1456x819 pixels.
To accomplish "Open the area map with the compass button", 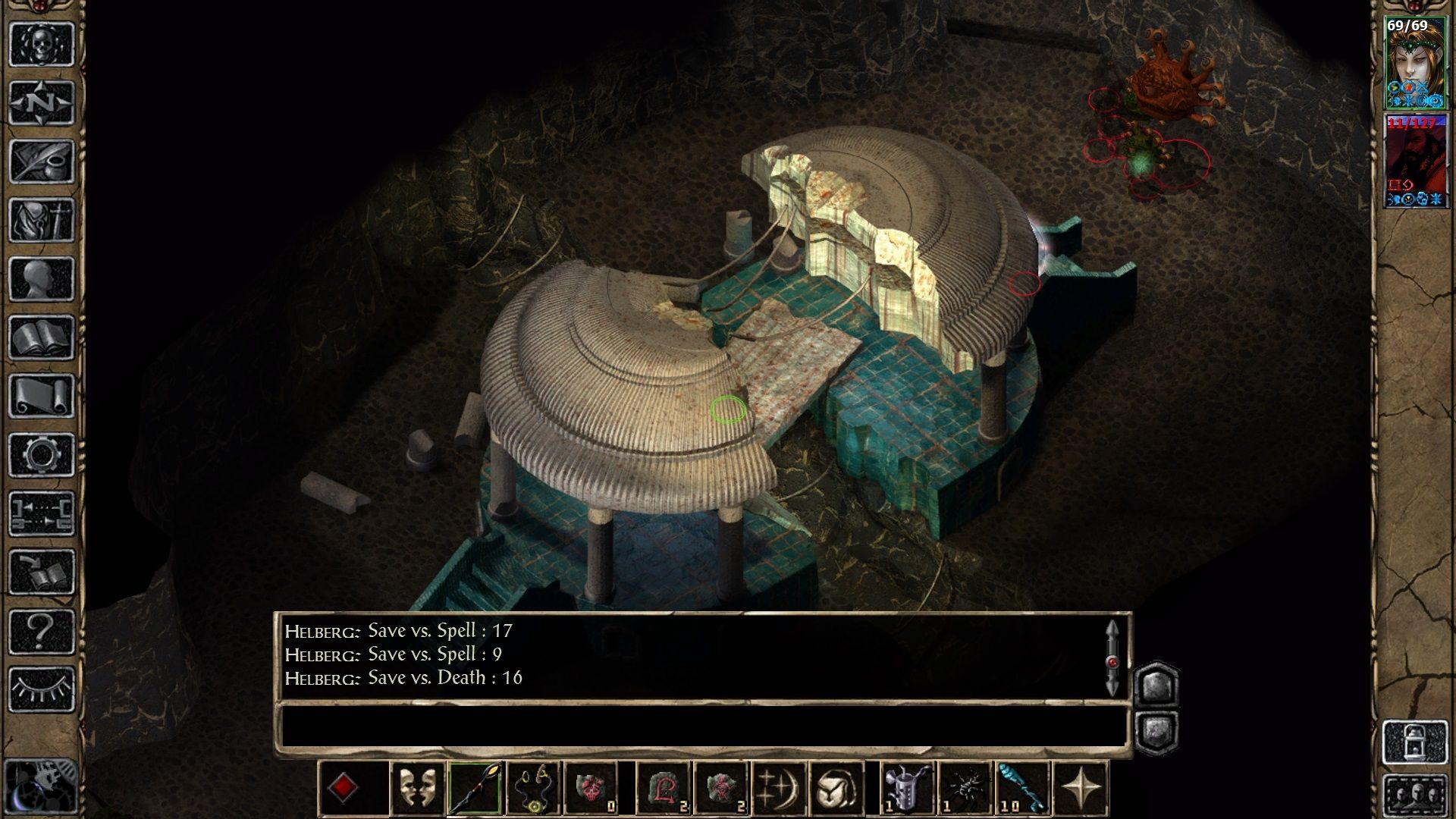I will point(42,102).
